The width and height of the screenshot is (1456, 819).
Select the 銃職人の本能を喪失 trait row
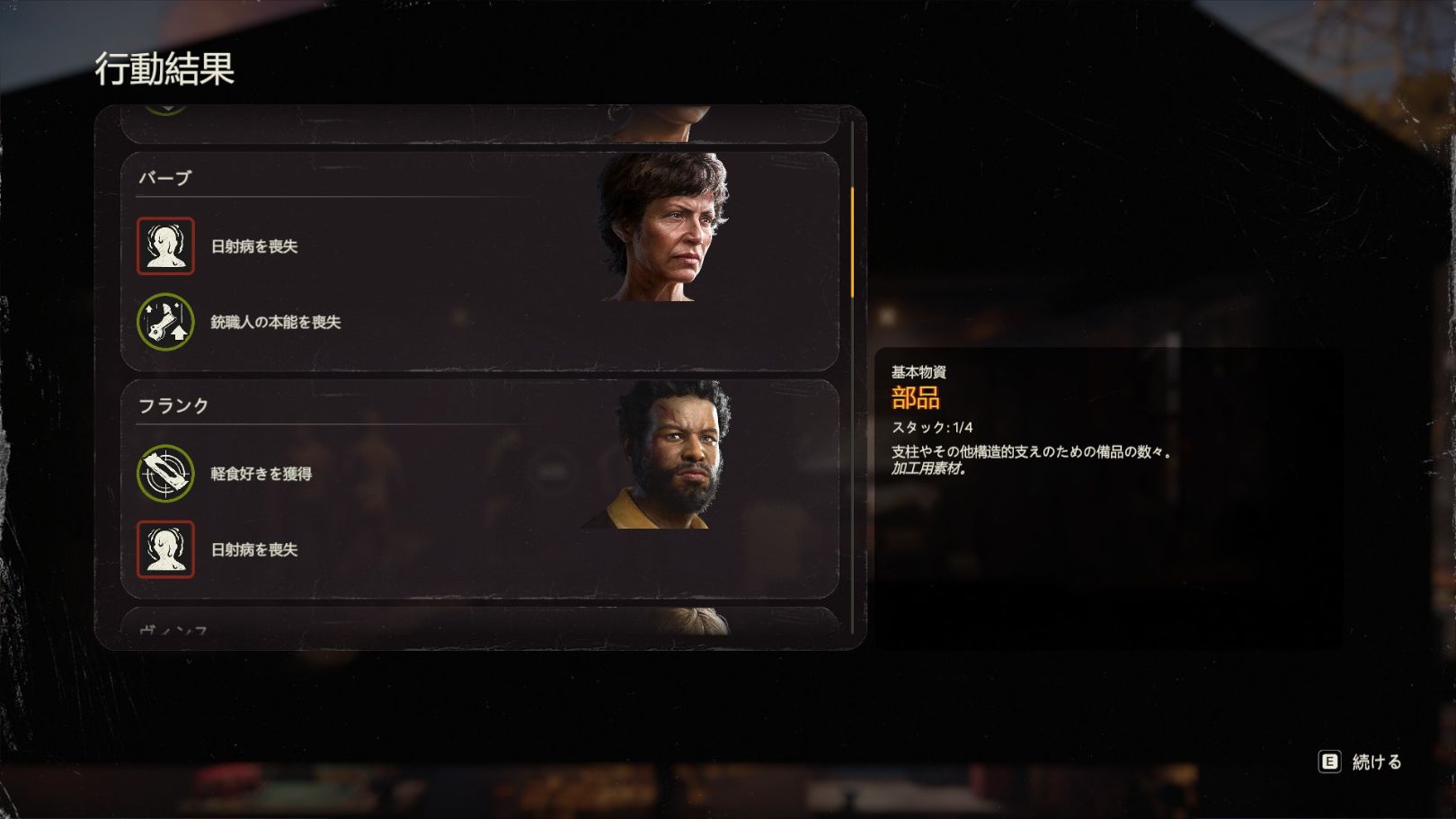point(275,322)
